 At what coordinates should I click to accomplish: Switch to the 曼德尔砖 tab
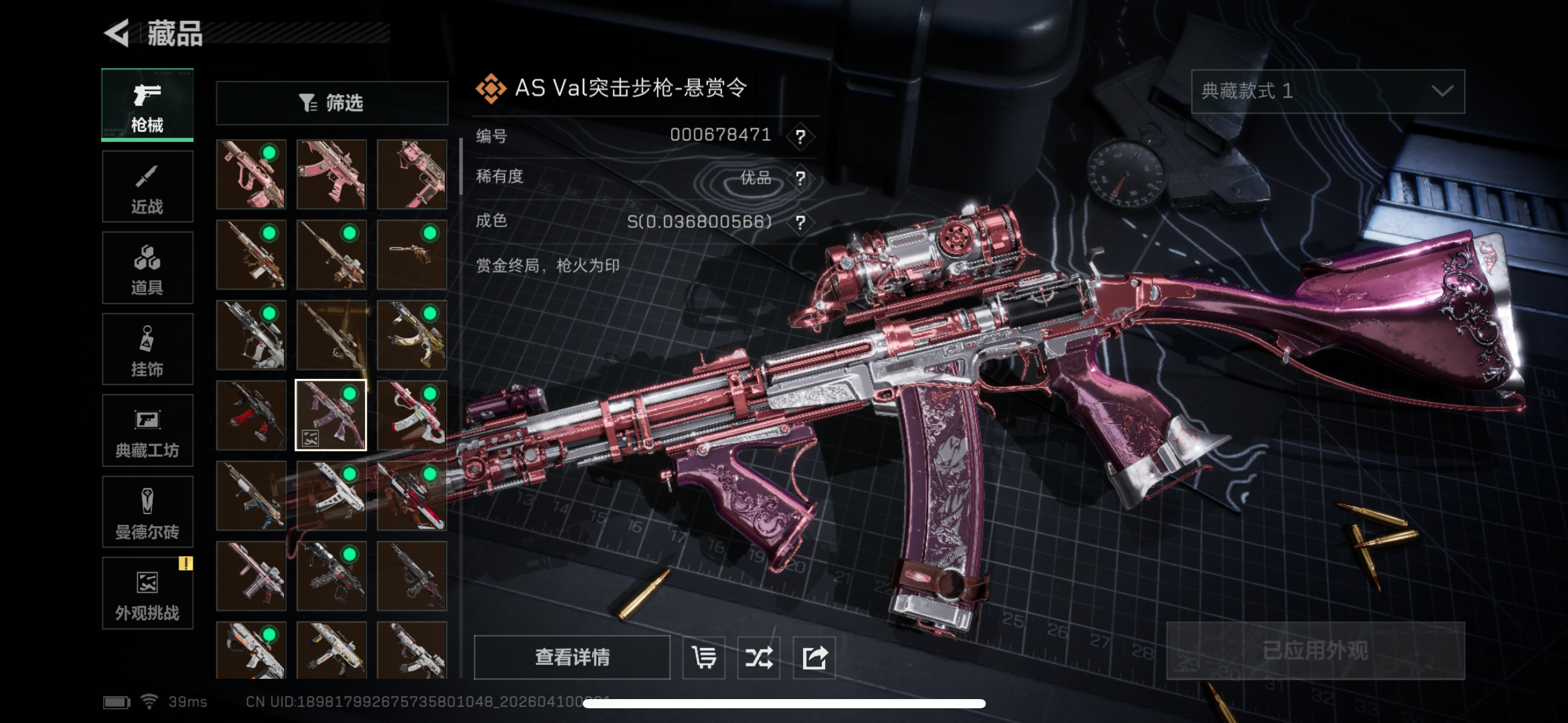tap(147, 512)
